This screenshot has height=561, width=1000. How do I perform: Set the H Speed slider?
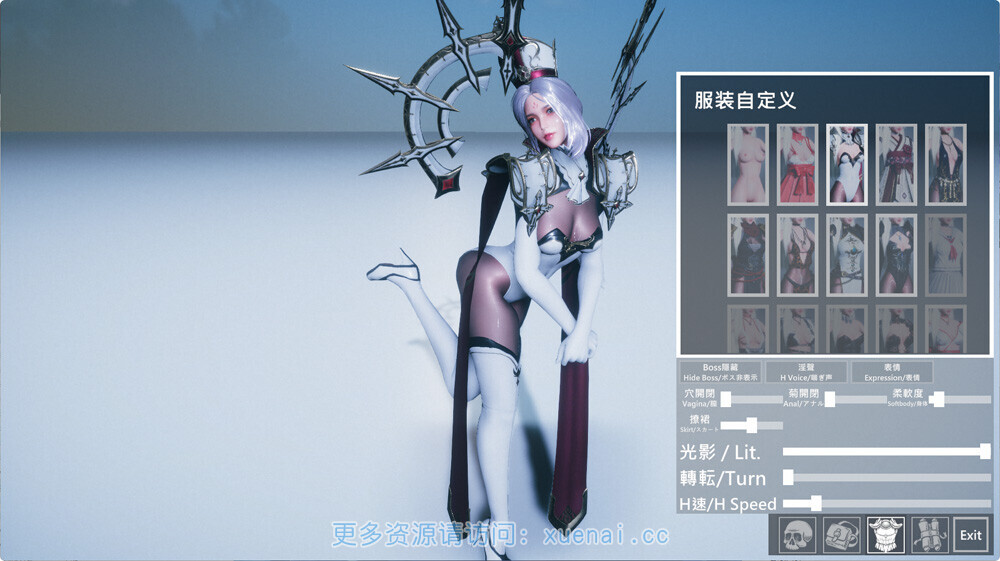[x=816, y=503]
